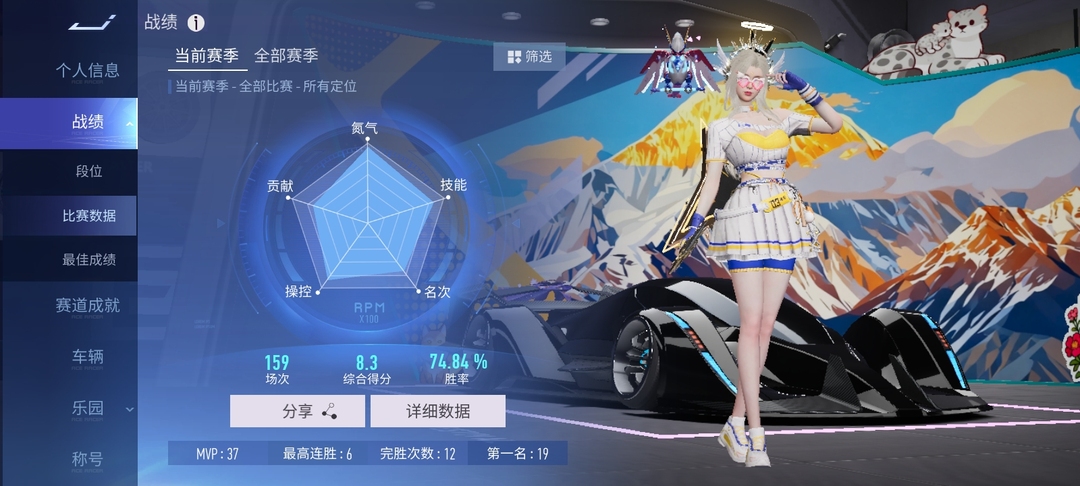Image resolution: width=1080 pixels, height=486 pixels.
Task: Share stats with the 分享 button
Action: tap(297, 411)
